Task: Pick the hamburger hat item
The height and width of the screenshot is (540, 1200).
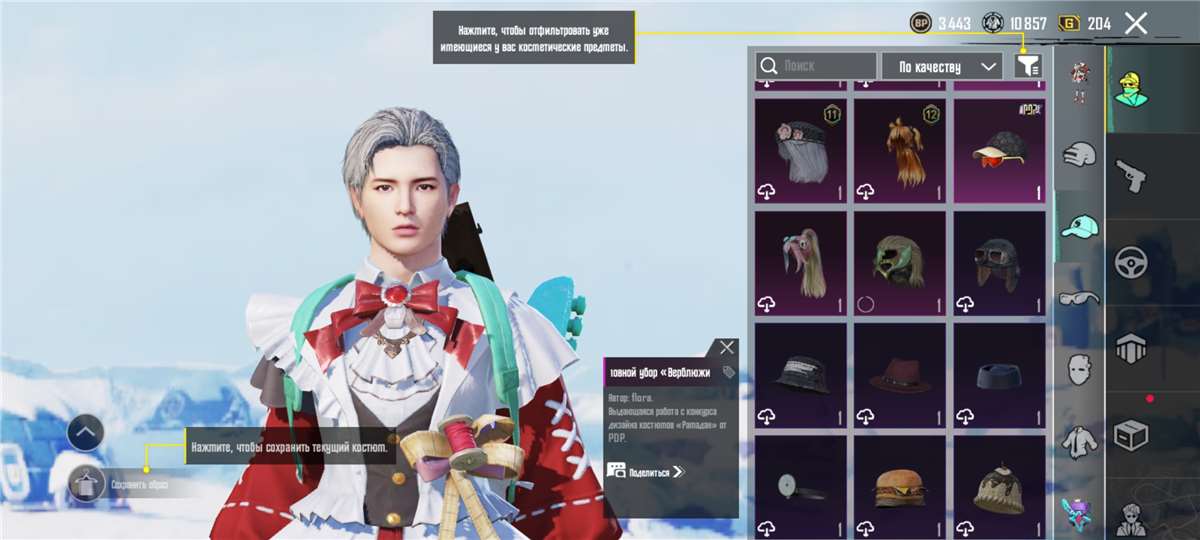Action: pyautogui.click(x=900, y=487)
